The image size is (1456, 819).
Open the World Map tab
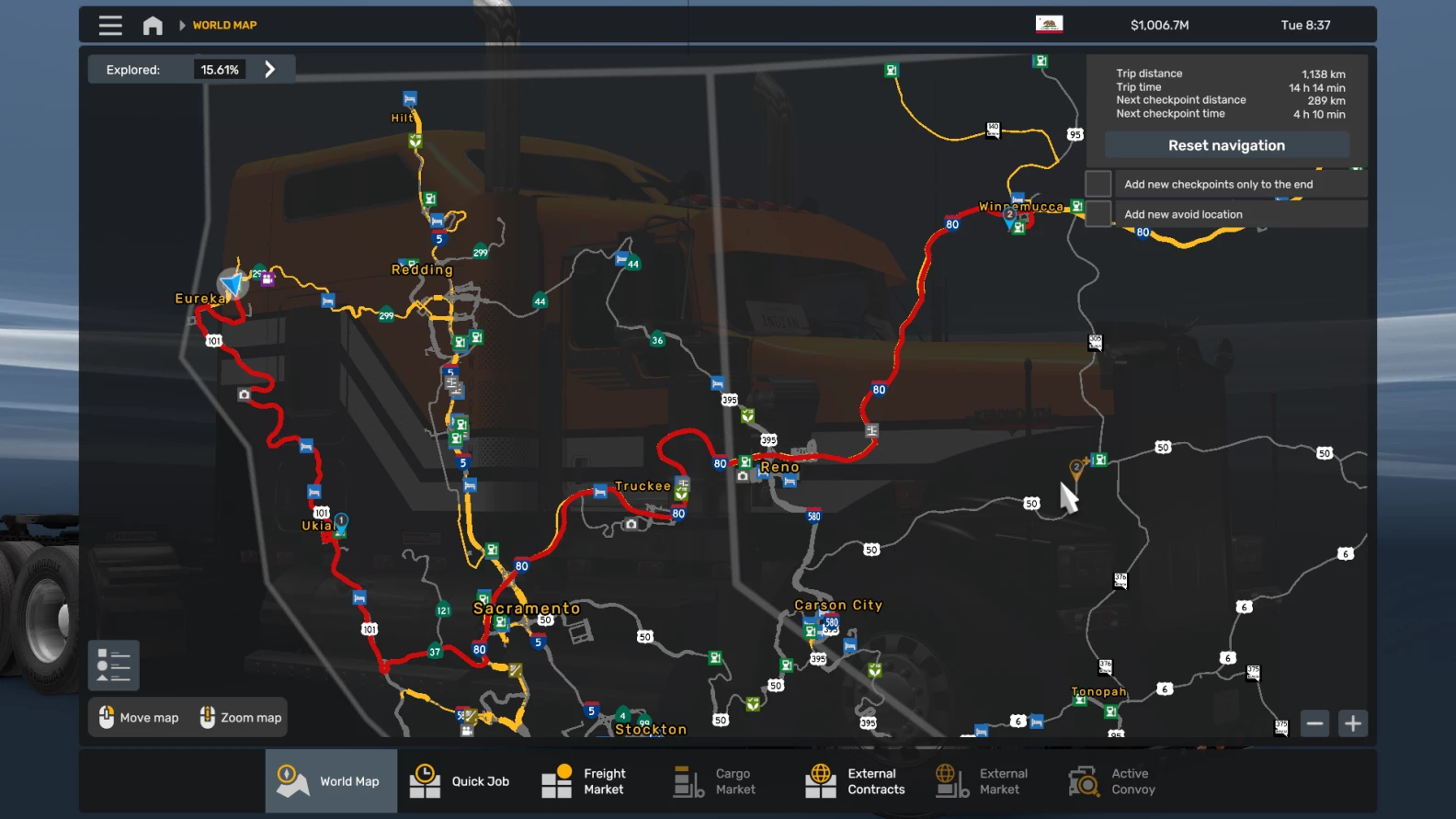coord(331,780)
